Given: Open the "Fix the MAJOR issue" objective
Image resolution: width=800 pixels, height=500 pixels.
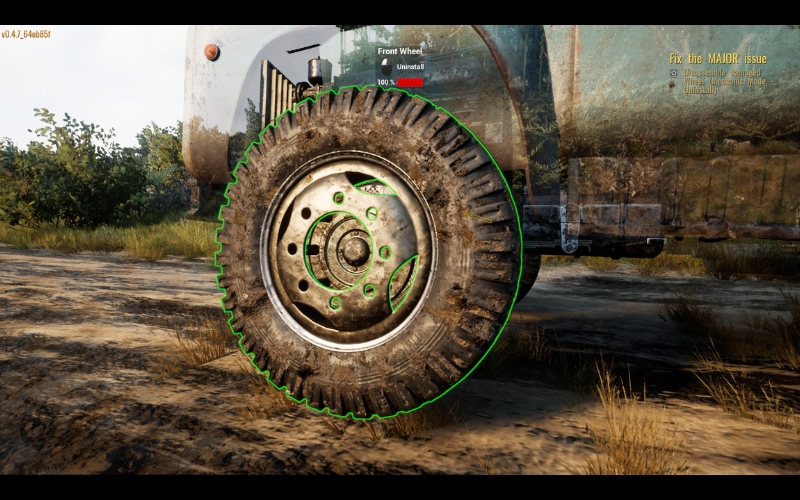Looking at the screenshot, I should 717,59.
